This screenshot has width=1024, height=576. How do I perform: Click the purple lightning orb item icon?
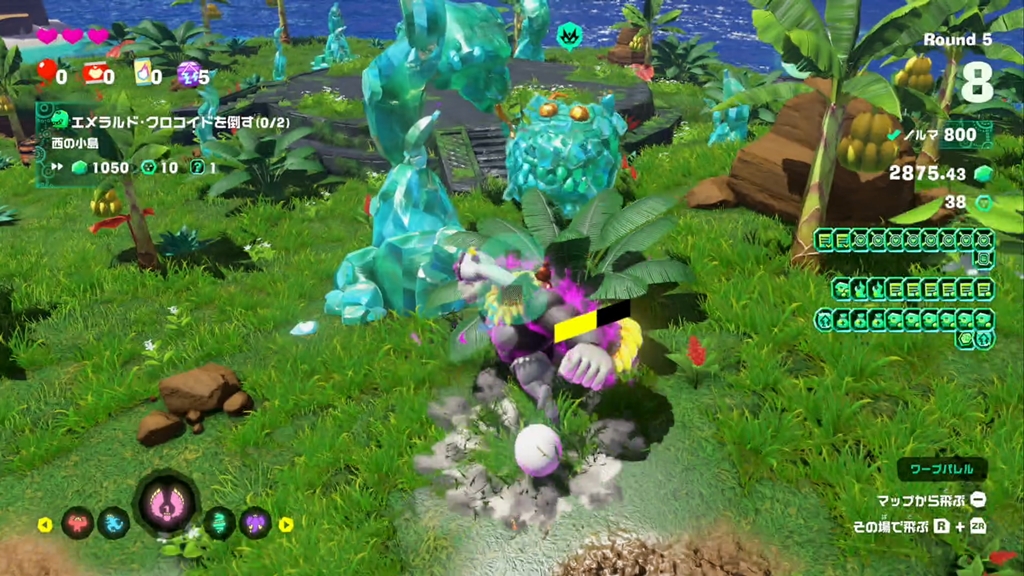point(187,72)
